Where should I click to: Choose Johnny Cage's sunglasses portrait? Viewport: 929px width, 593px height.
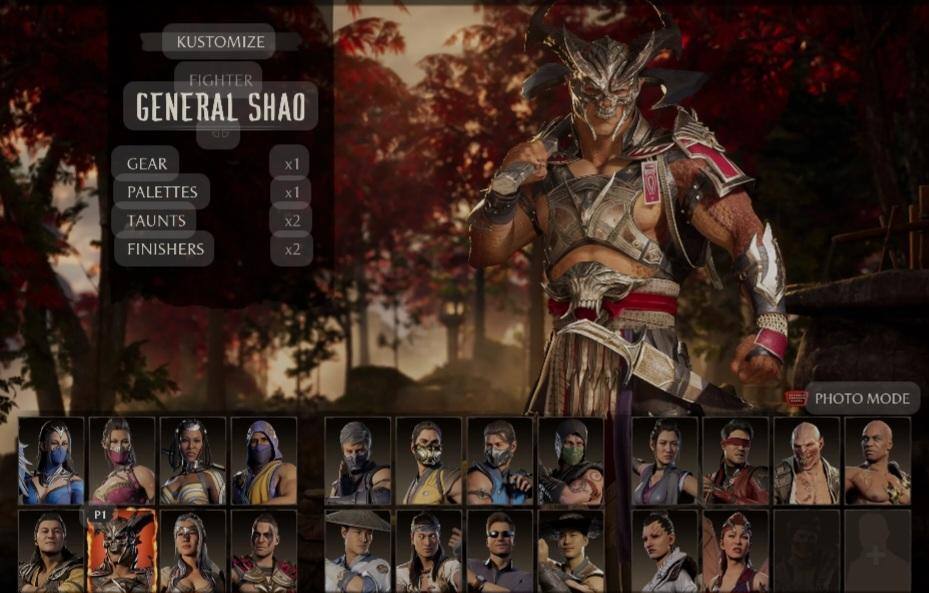[500, 552]
